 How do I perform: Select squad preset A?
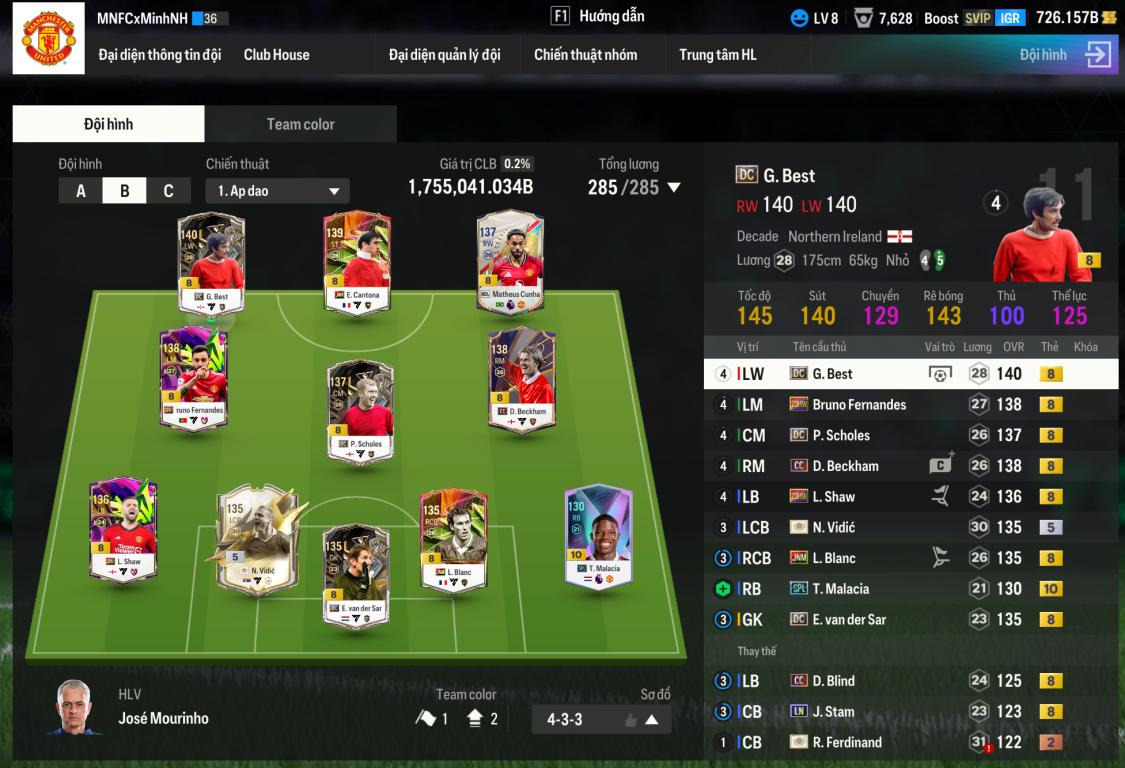click(81, 191)
